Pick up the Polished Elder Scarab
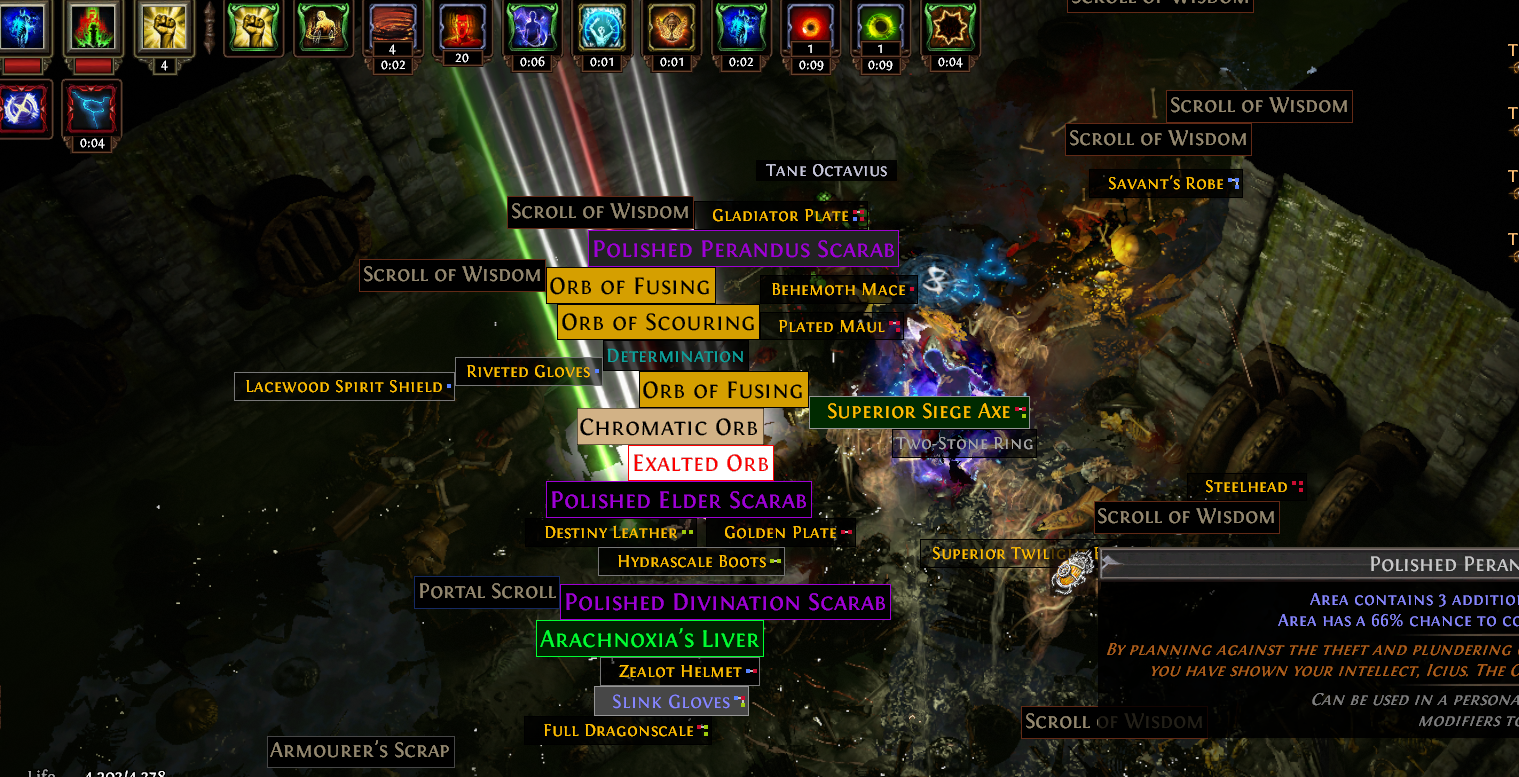Viewport: 1519px width, 777px height. (678, 500)
